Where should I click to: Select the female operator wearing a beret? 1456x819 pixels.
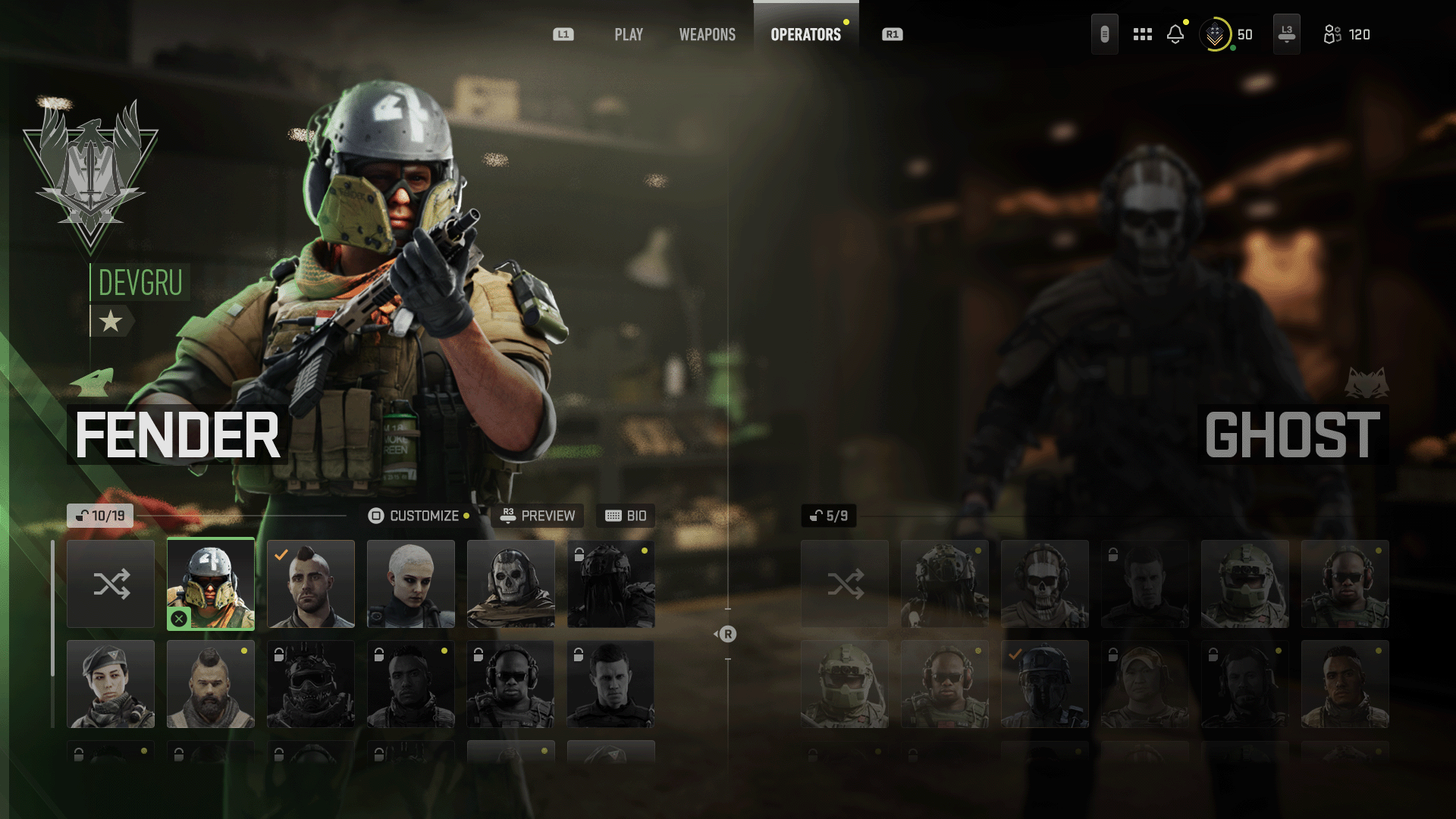tap(111, 684)
